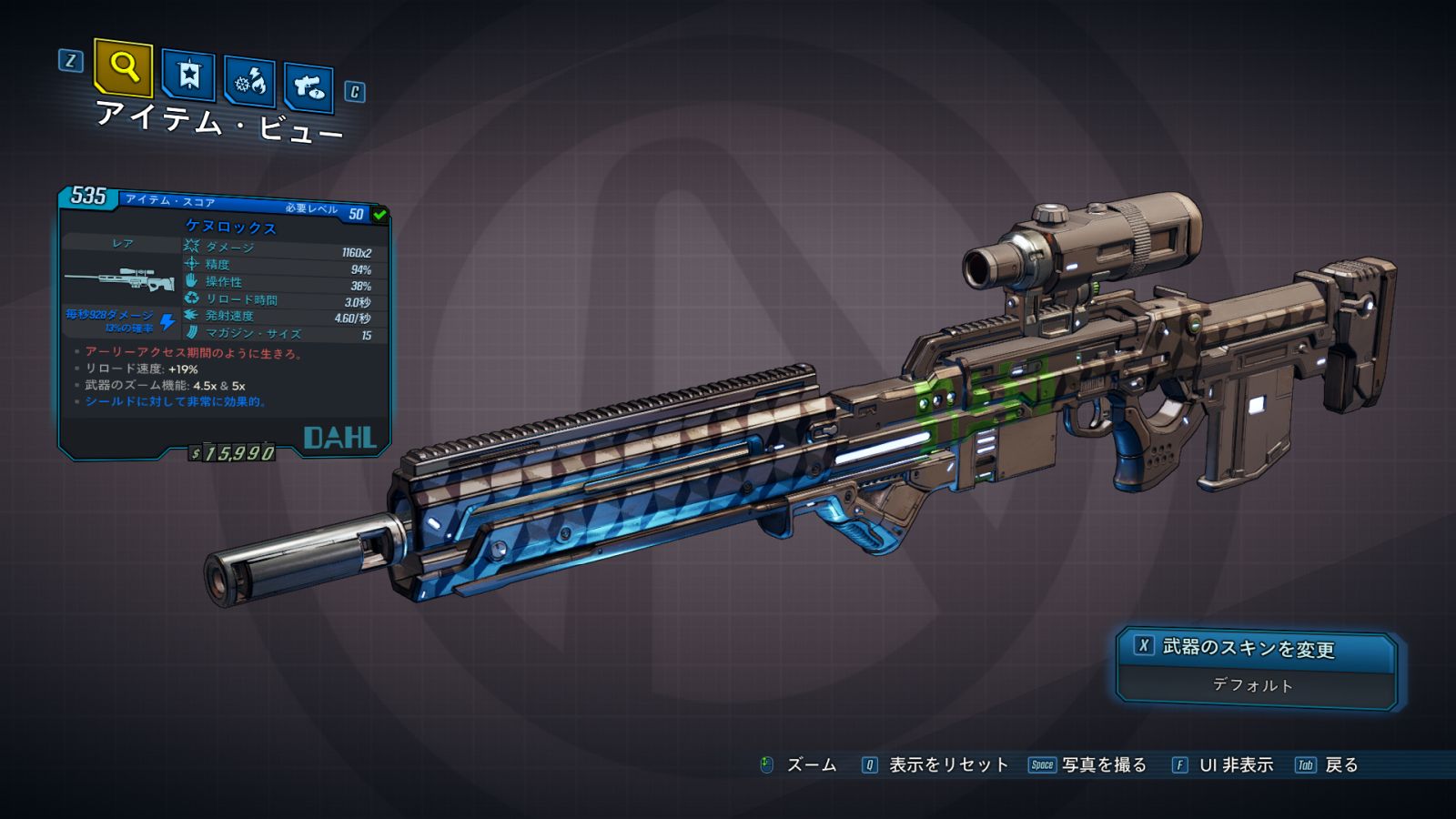Click the ケヌロックス item card sniper thumbnail
1456x819 pixels.
120,278
